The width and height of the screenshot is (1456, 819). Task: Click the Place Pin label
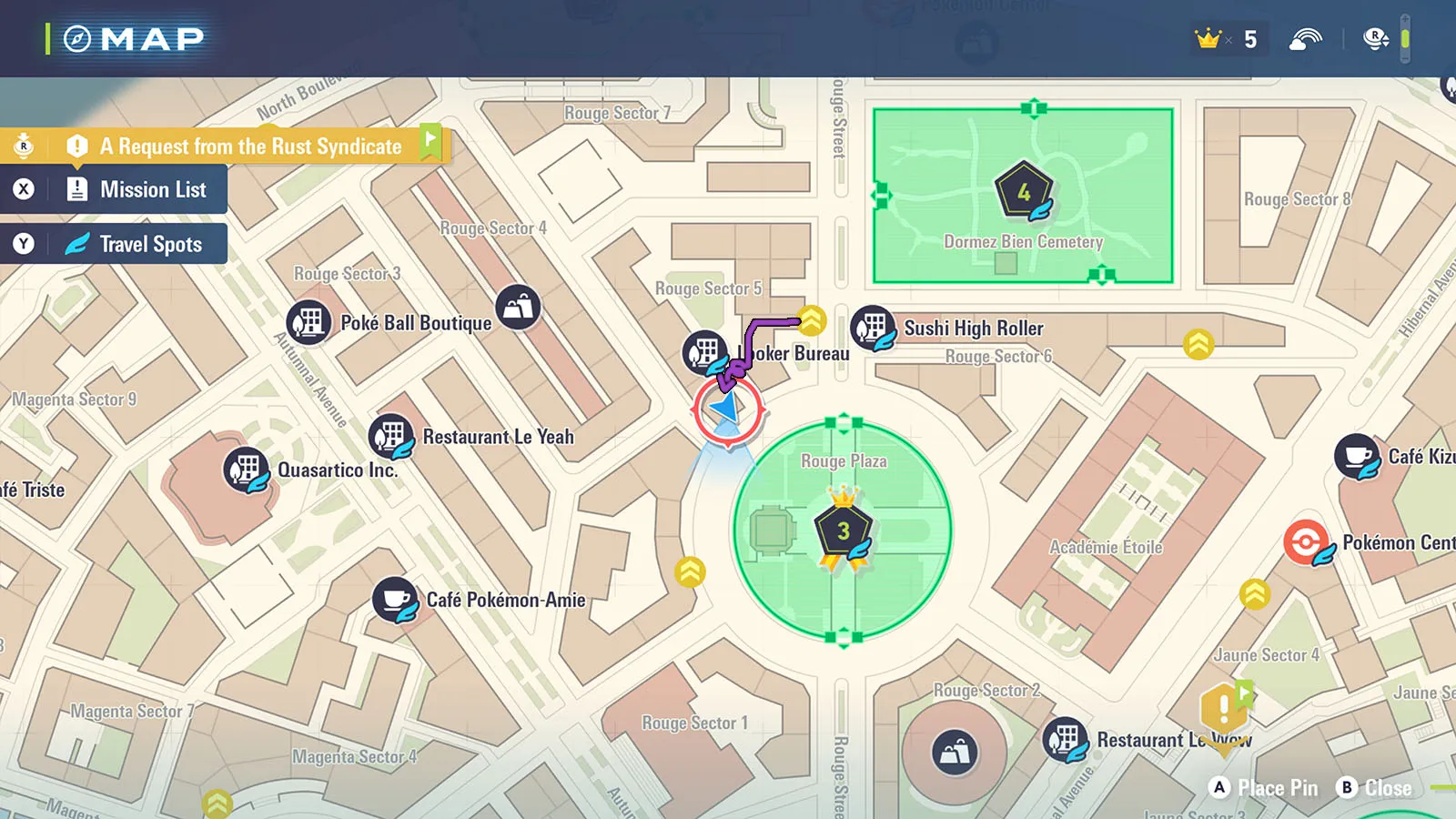tap(1277, 788)
